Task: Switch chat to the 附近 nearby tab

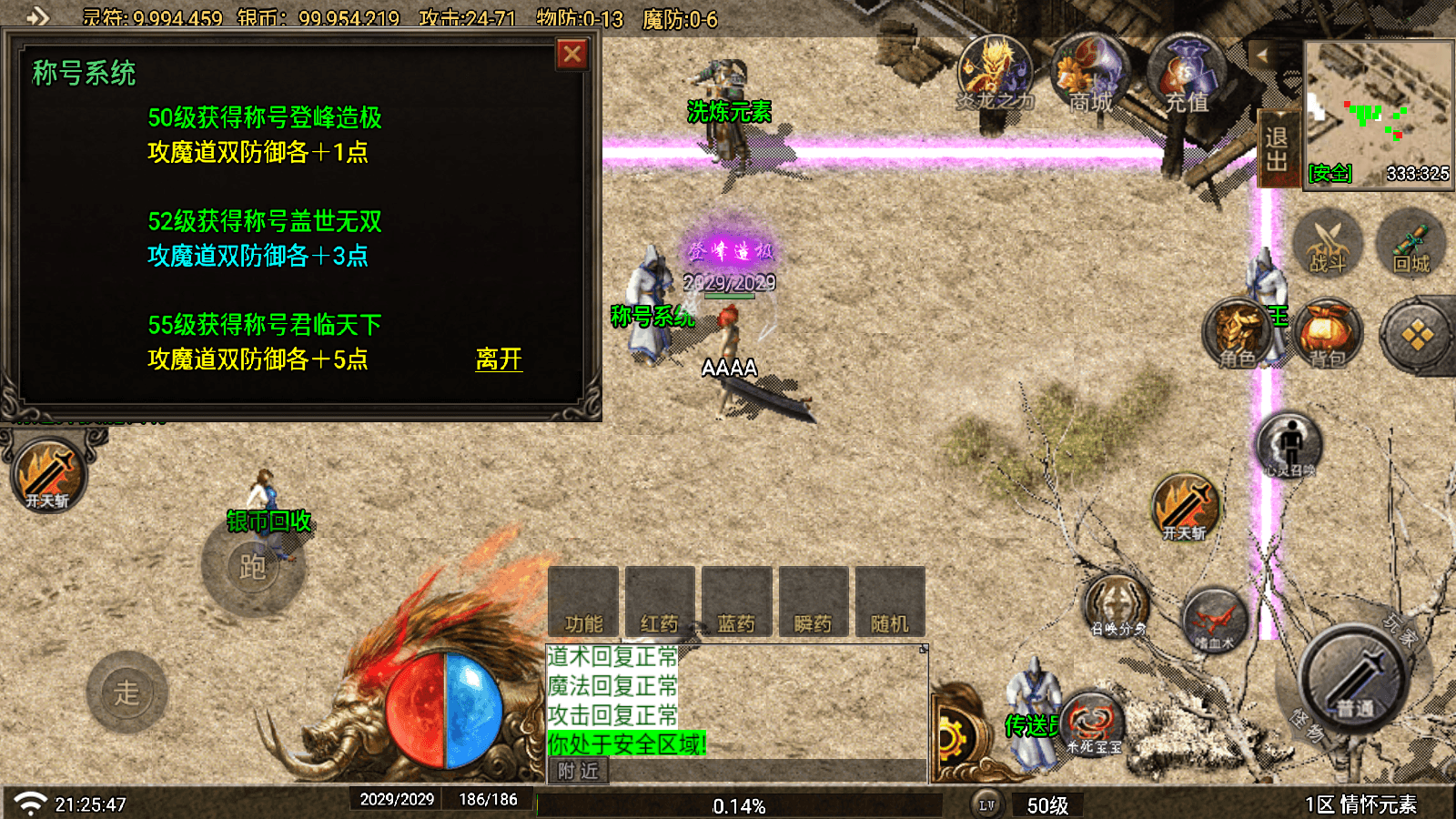Action: pyautogui.click(x=579, y=772)
